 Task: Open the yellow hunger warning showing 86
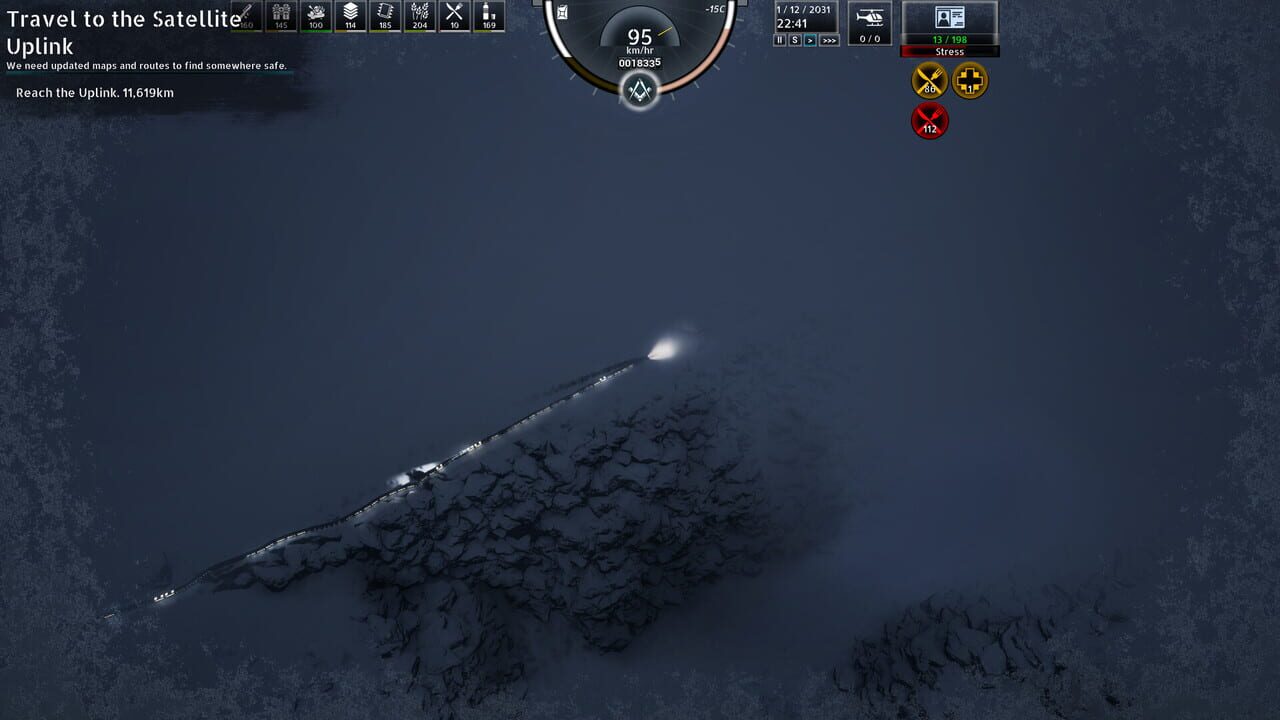tap(929, 81)
